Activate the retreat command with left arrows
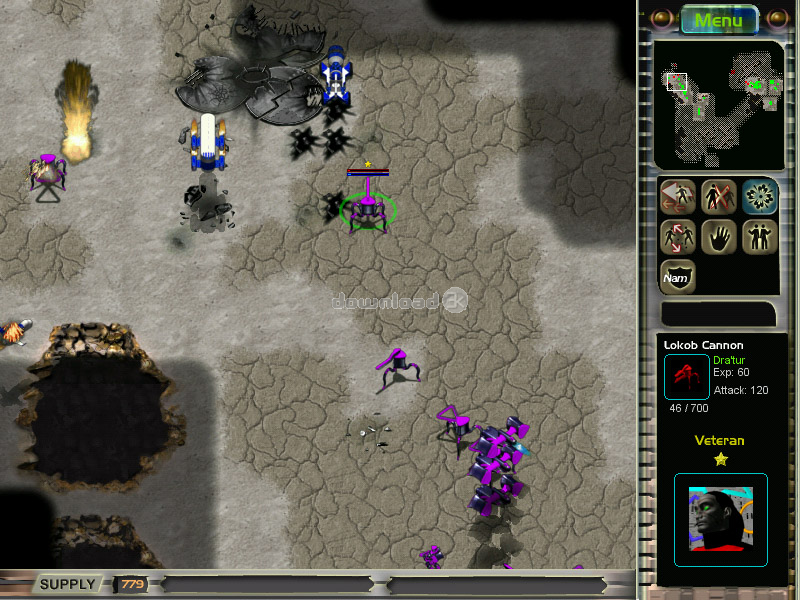800x600 pixels. pyautogui.click(x=677, y=197)
